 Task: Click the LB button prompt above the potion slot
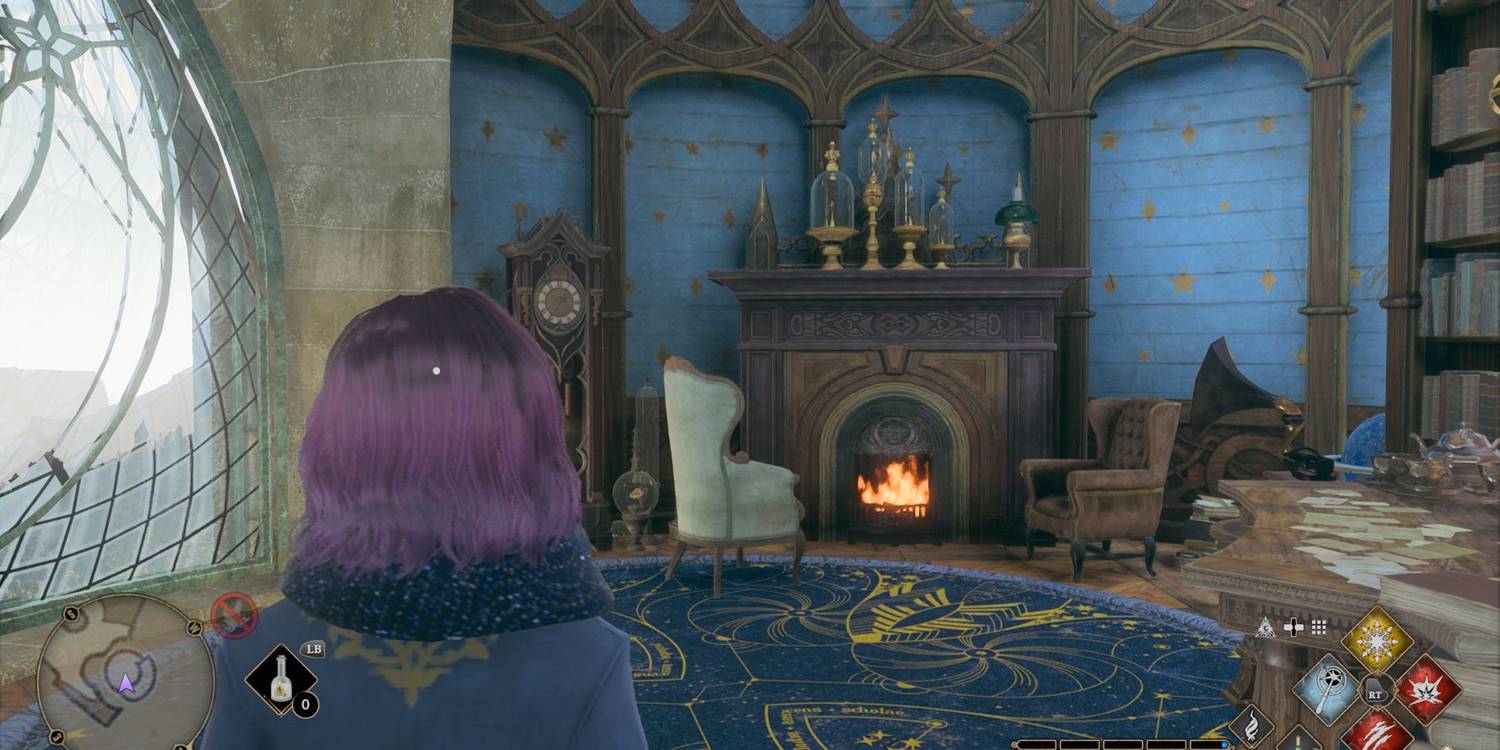tap(313, 649)
